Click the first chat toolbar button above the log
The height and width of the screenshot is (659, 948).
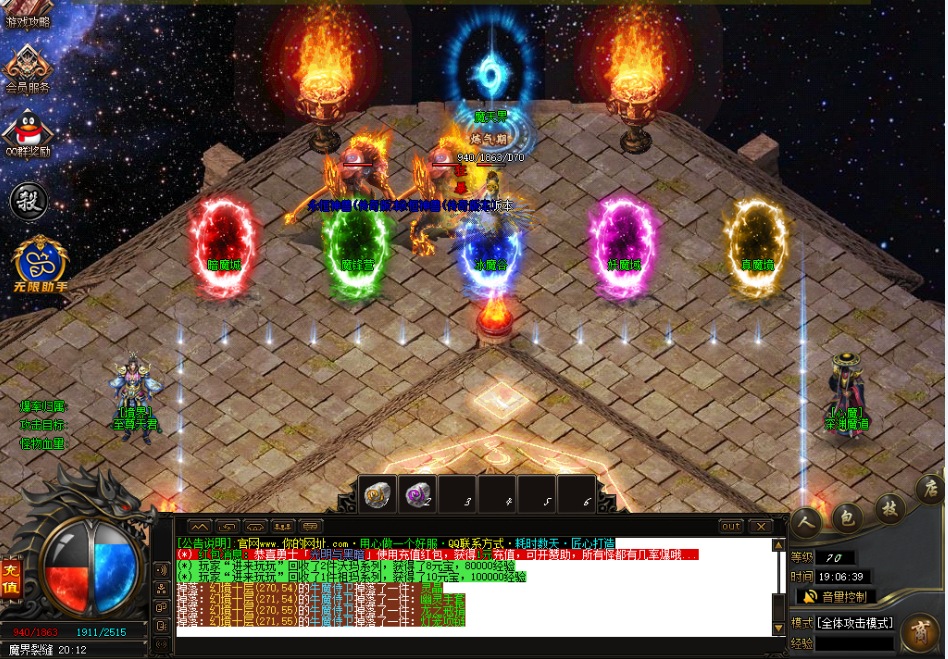tap(198, 526)
